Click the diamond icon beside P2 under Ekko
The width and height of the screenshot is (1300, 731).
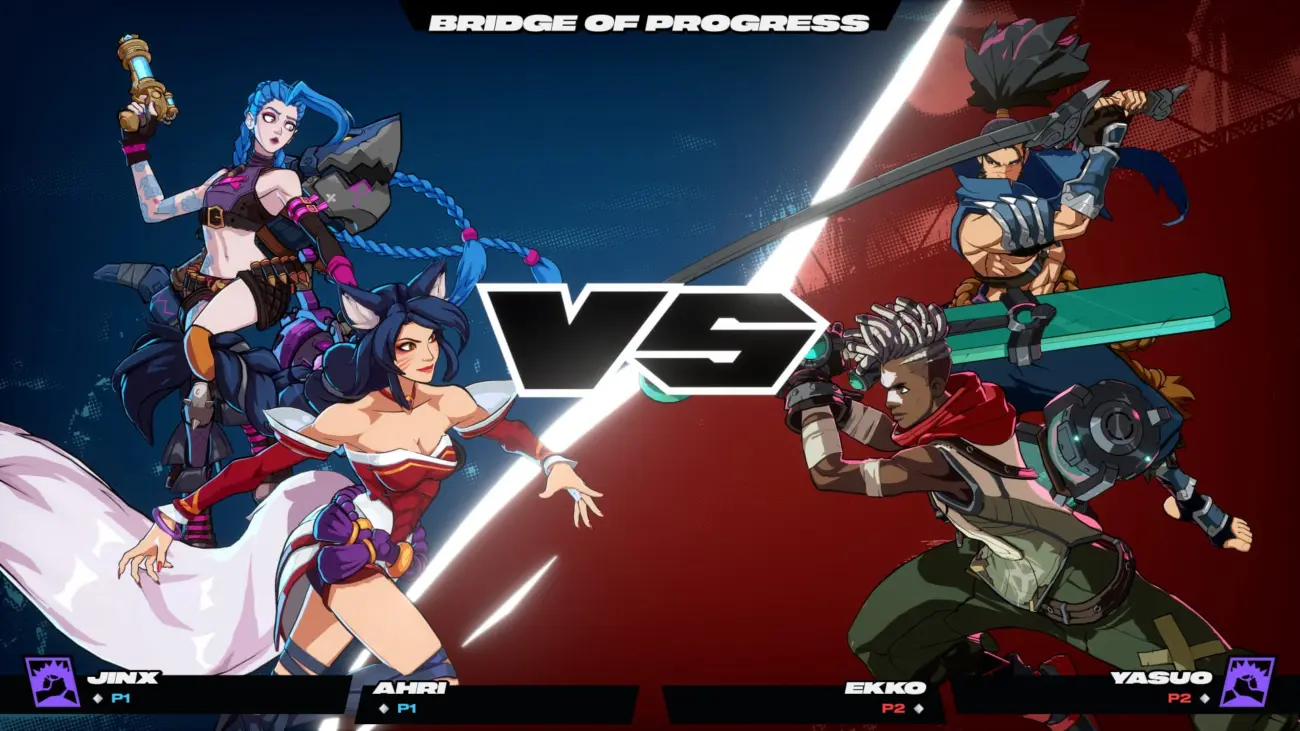[918, 708]
